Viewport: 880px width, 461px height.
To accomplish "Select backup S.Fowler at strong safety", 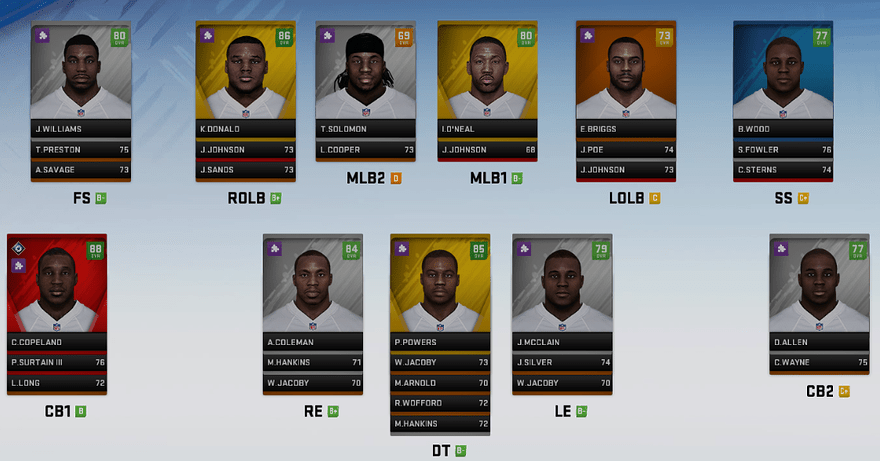I will [782, 150].
